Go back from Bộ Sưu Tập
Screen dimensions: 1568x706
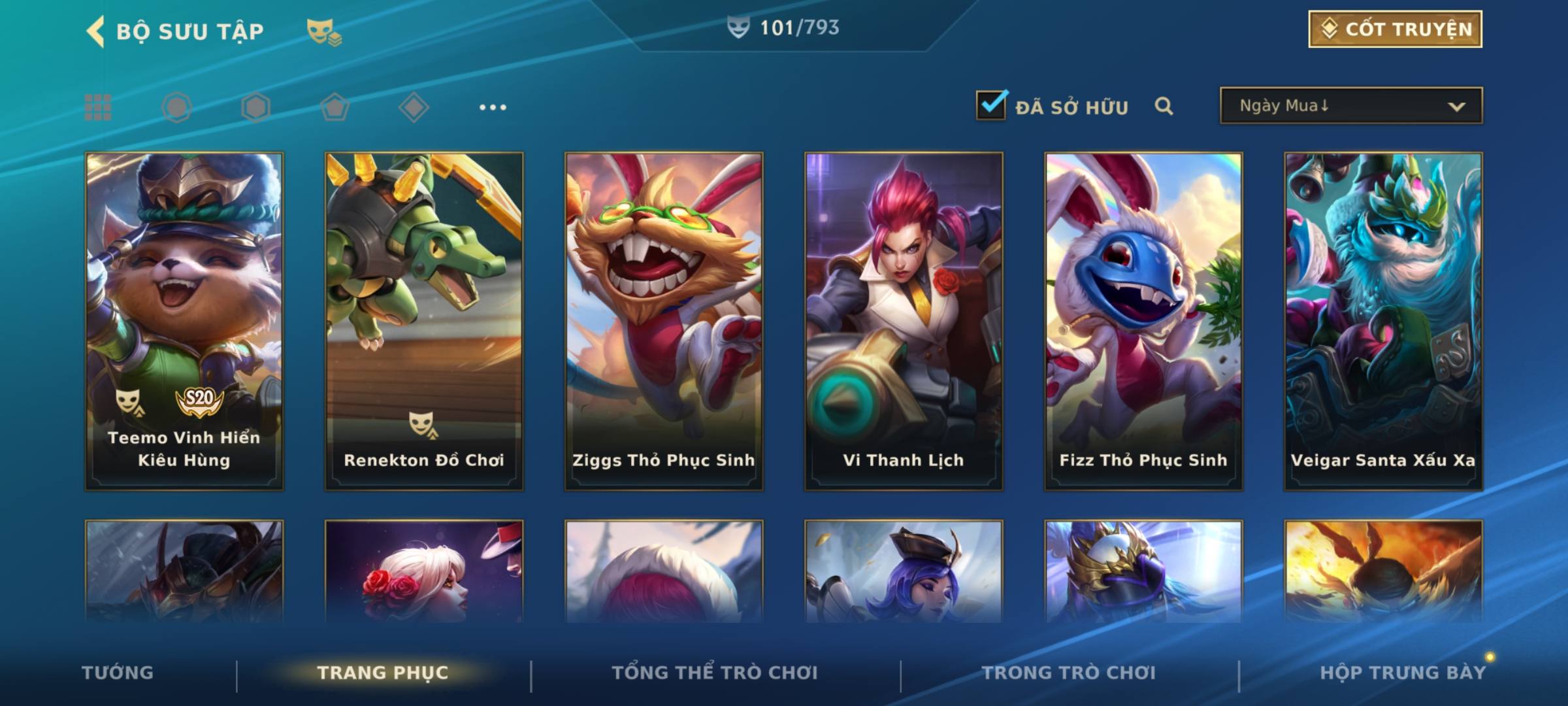(x=95, y=31)
